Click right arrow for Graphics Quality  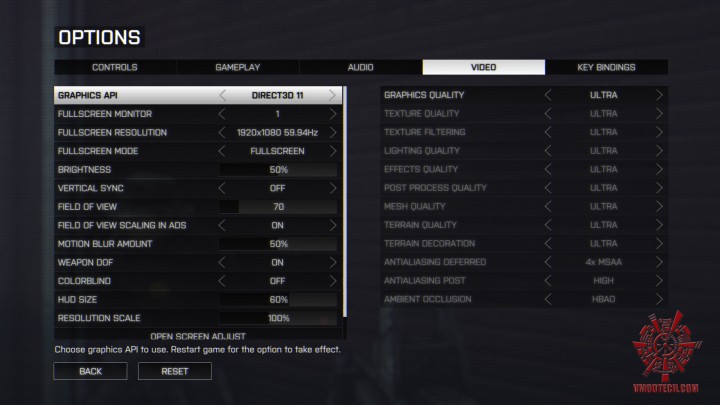click(x=659, y=95)
